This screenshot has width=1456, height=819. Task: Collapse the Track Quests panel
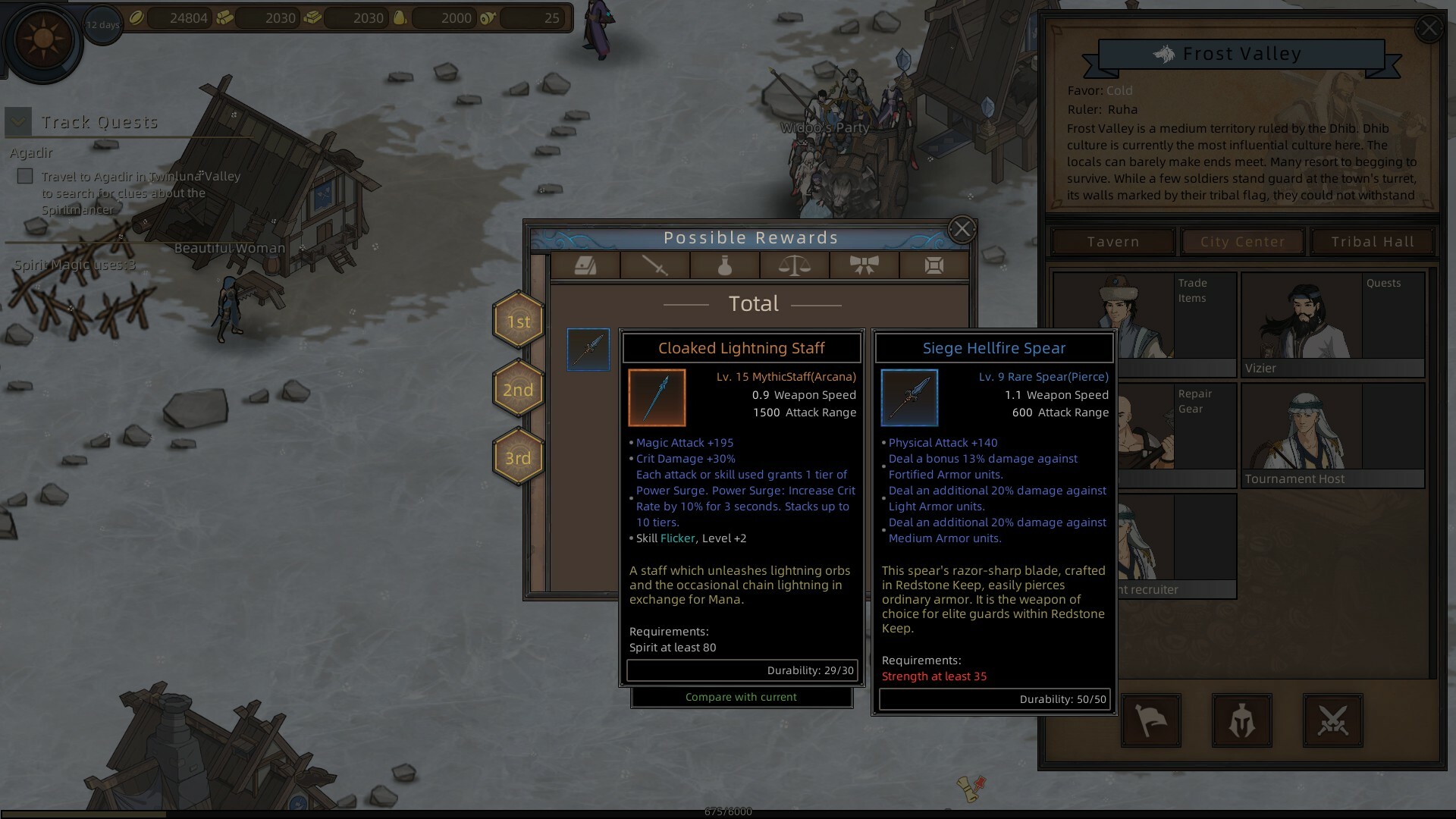point(17,120)
